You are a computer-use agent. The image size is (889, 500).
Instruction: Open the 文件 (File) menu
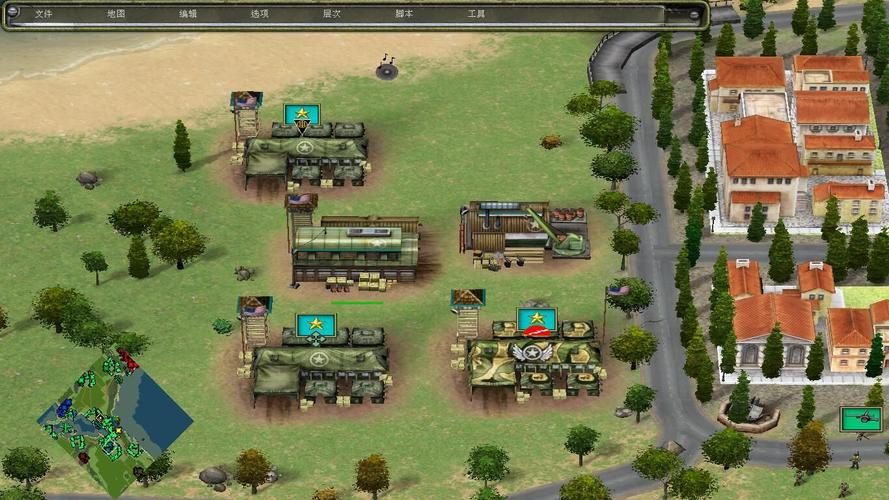[43, 14]
